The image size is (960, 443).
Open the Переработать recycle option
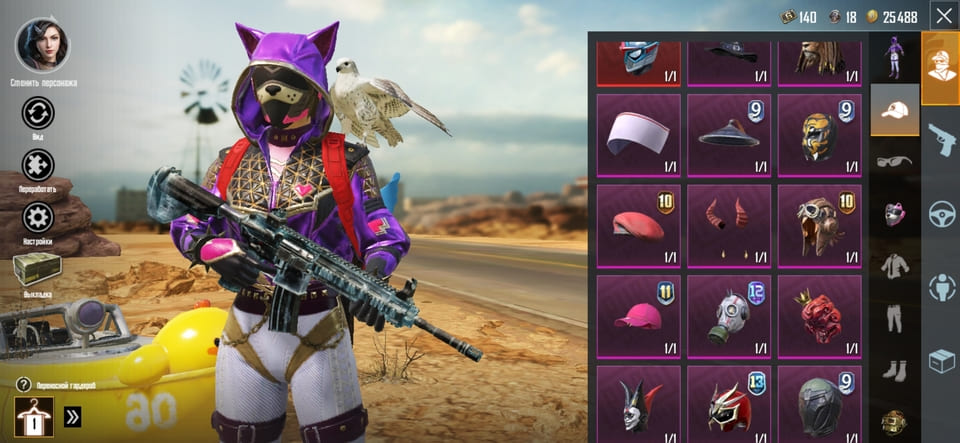click(x=38, y=165)
